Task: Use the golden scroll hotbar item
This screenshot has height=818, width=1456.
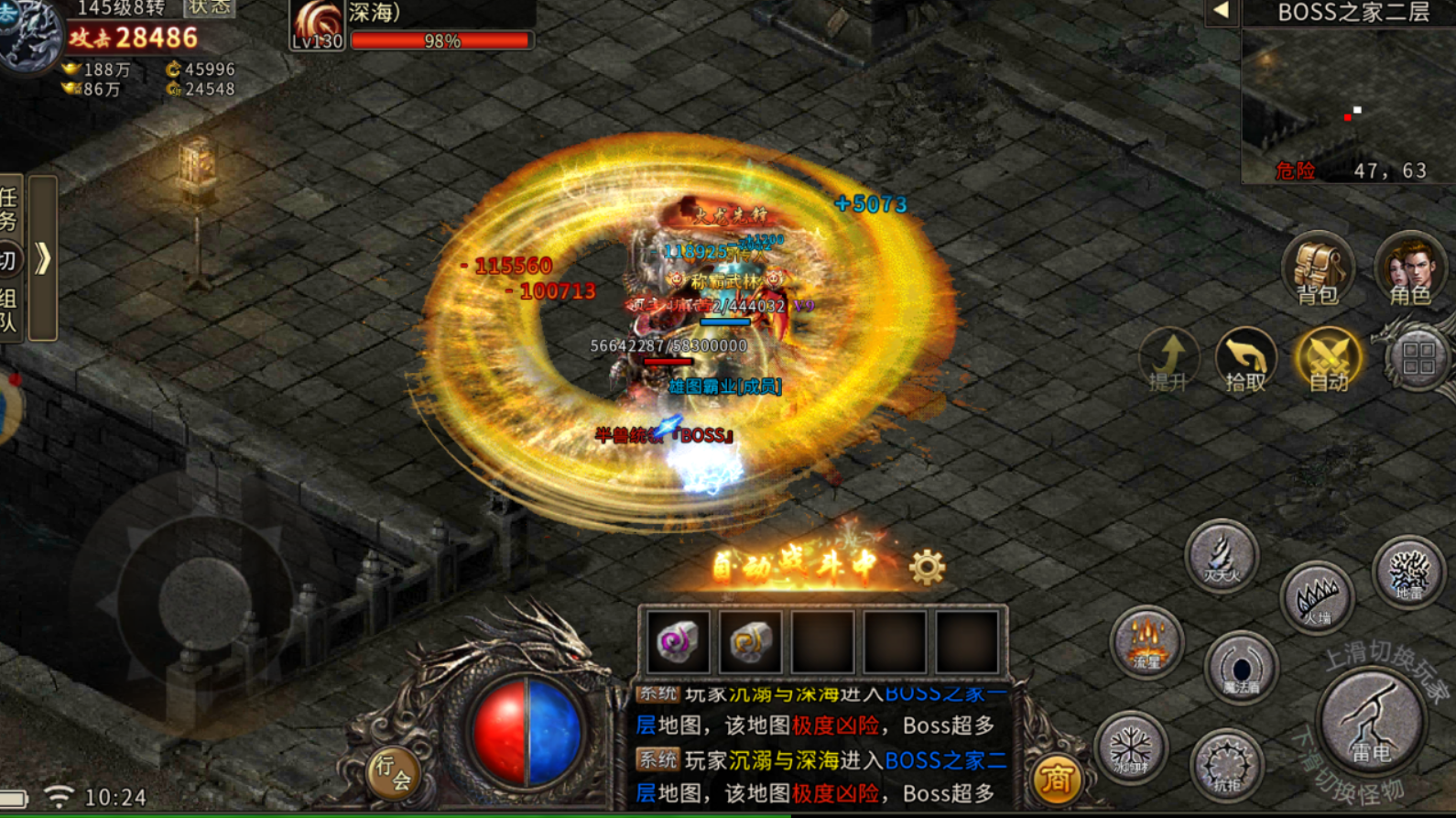Action: click(x=750, y=641)
